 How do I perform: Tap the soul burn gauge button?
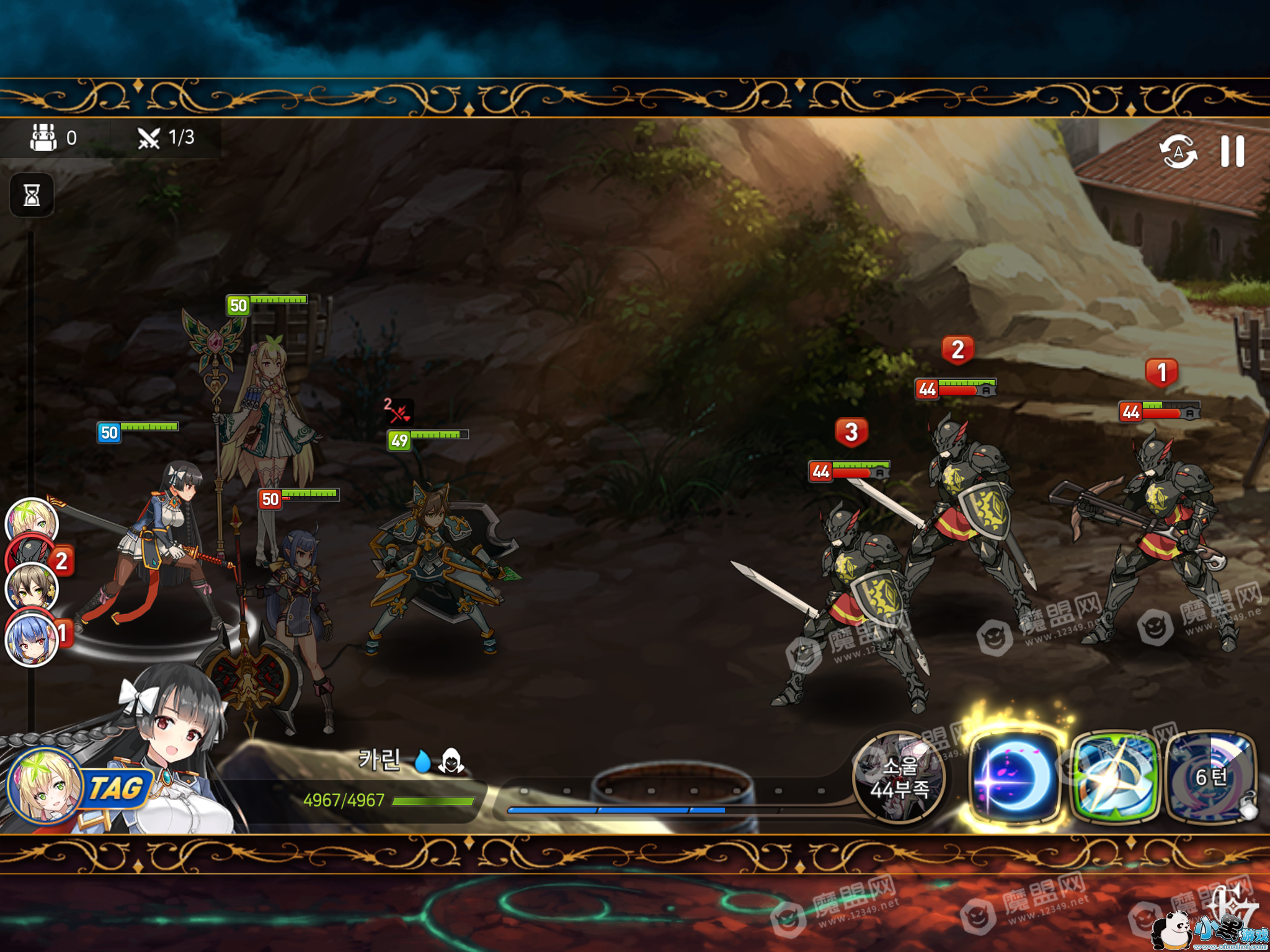899,778
